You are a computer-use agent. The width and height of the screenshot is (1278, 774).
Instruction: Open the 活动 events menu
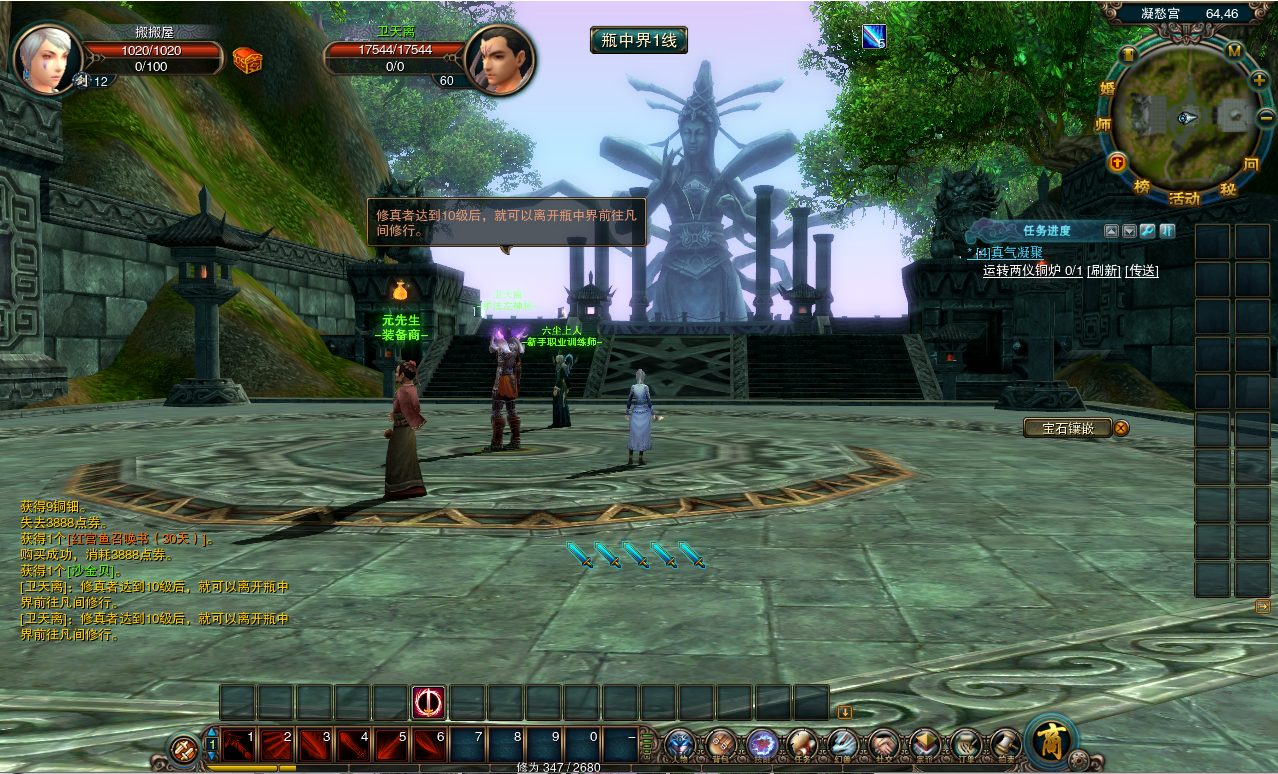click(x=1184, y=198)
